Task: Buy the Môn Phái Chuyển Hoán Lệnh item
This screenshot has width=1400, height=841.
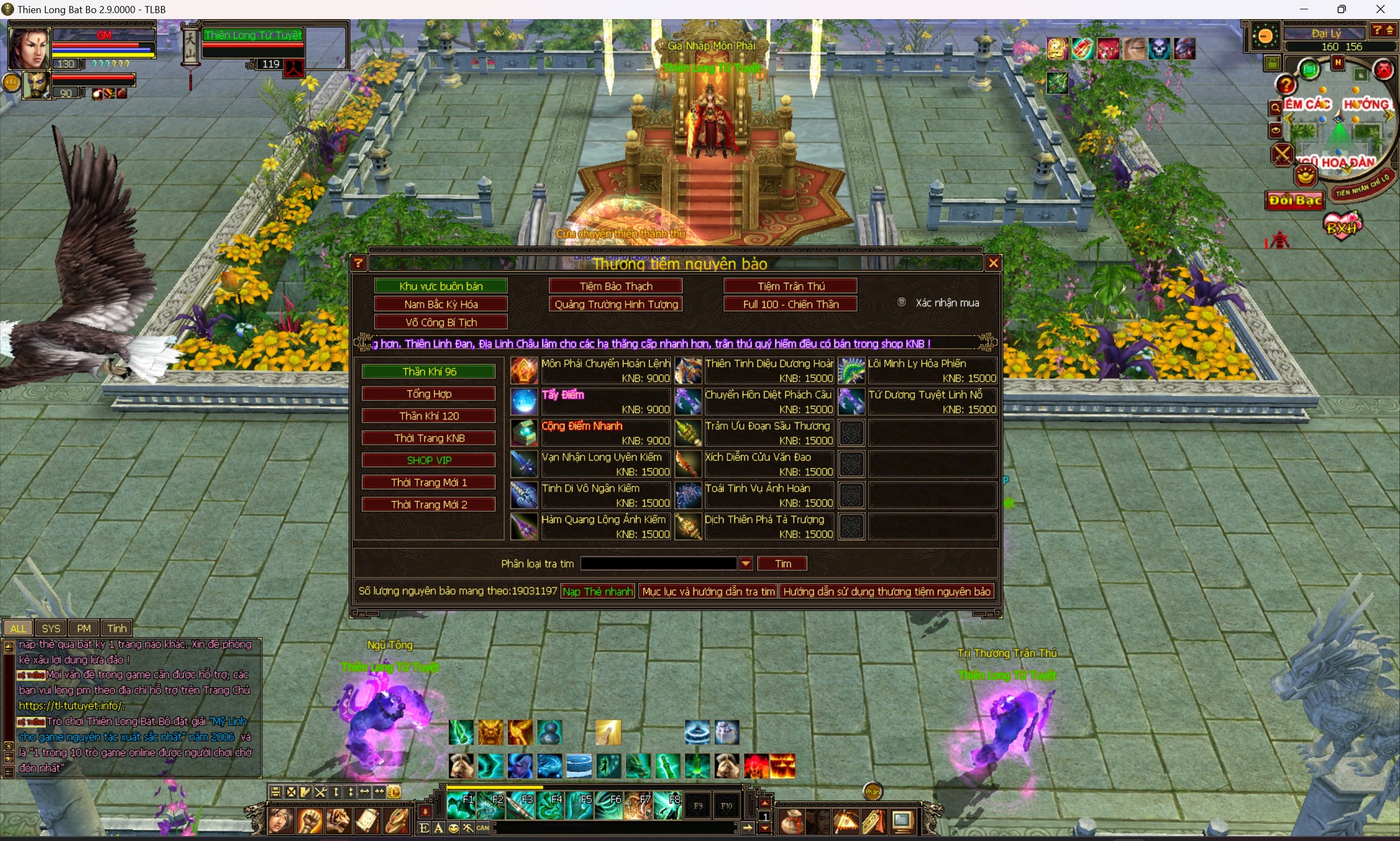Action: coord(524,371)
